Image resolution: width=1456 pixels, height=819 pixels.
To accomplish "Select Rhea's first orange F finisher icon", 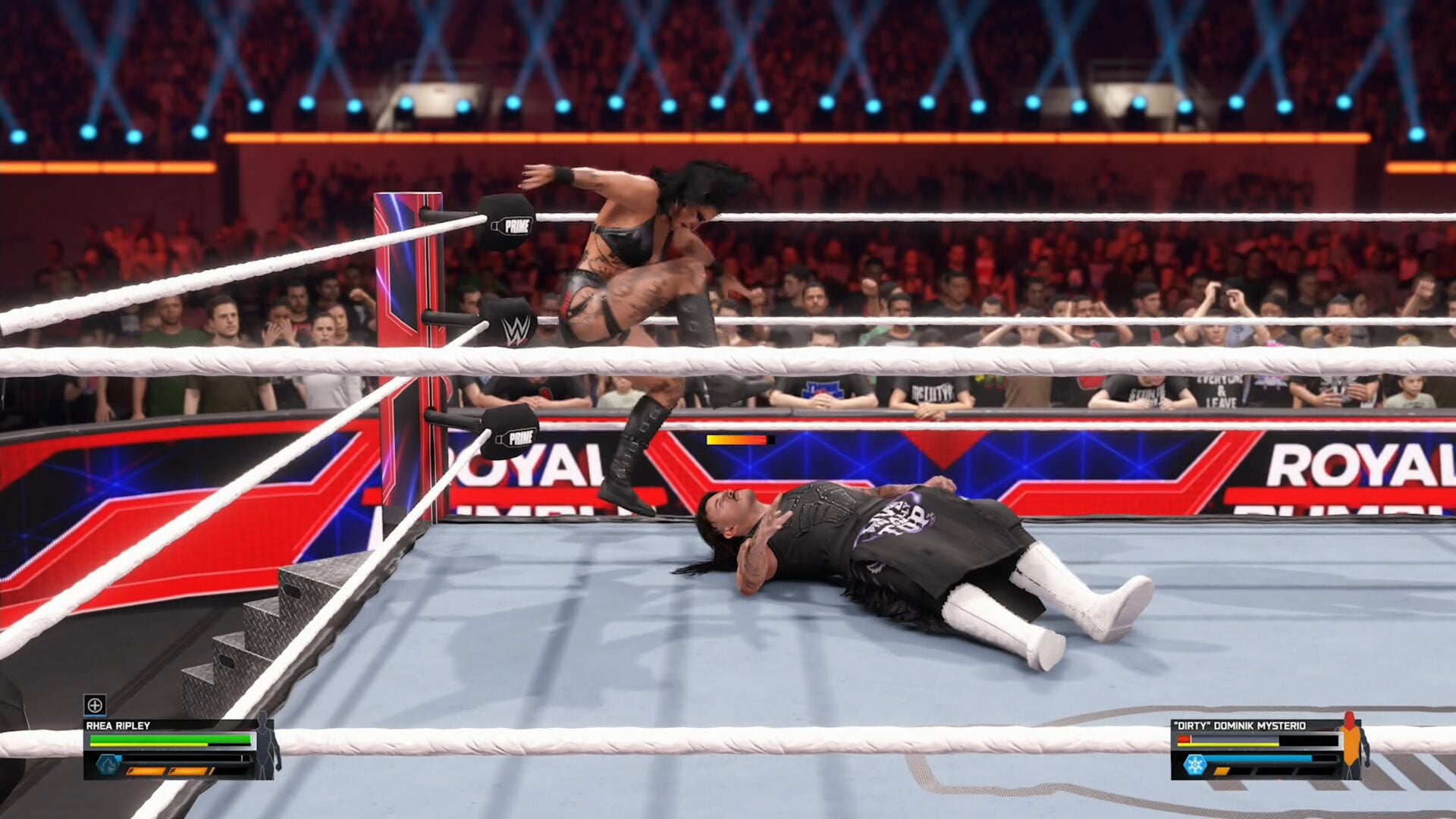I will tap(146, 772).
